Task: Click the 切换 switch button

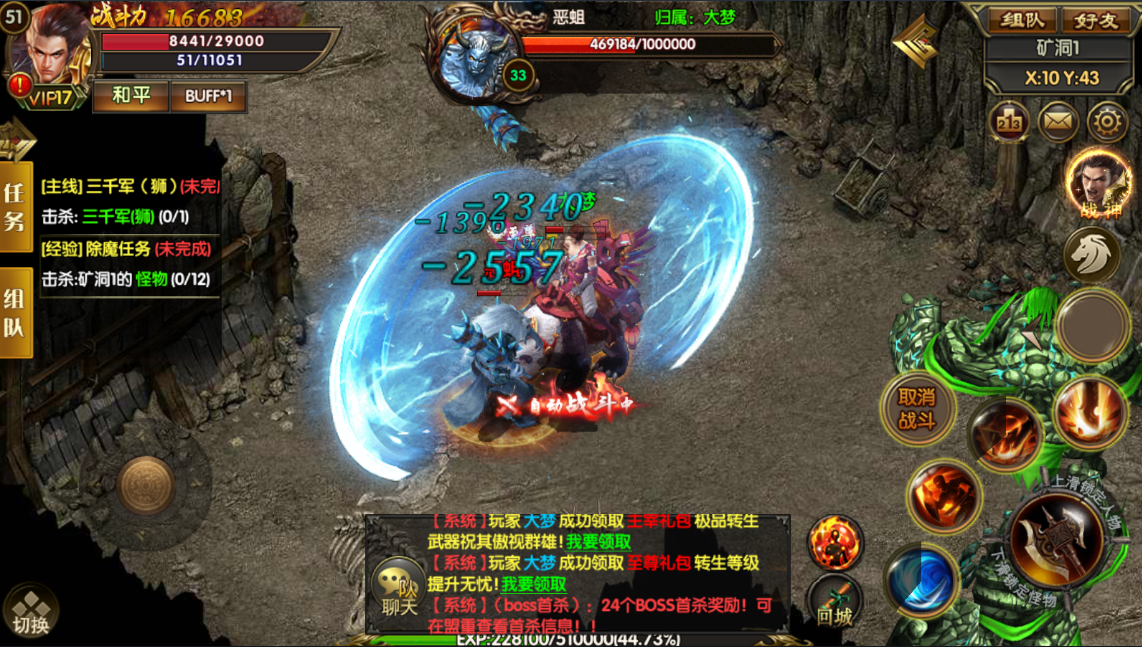Action: click(x=30, y=611)
